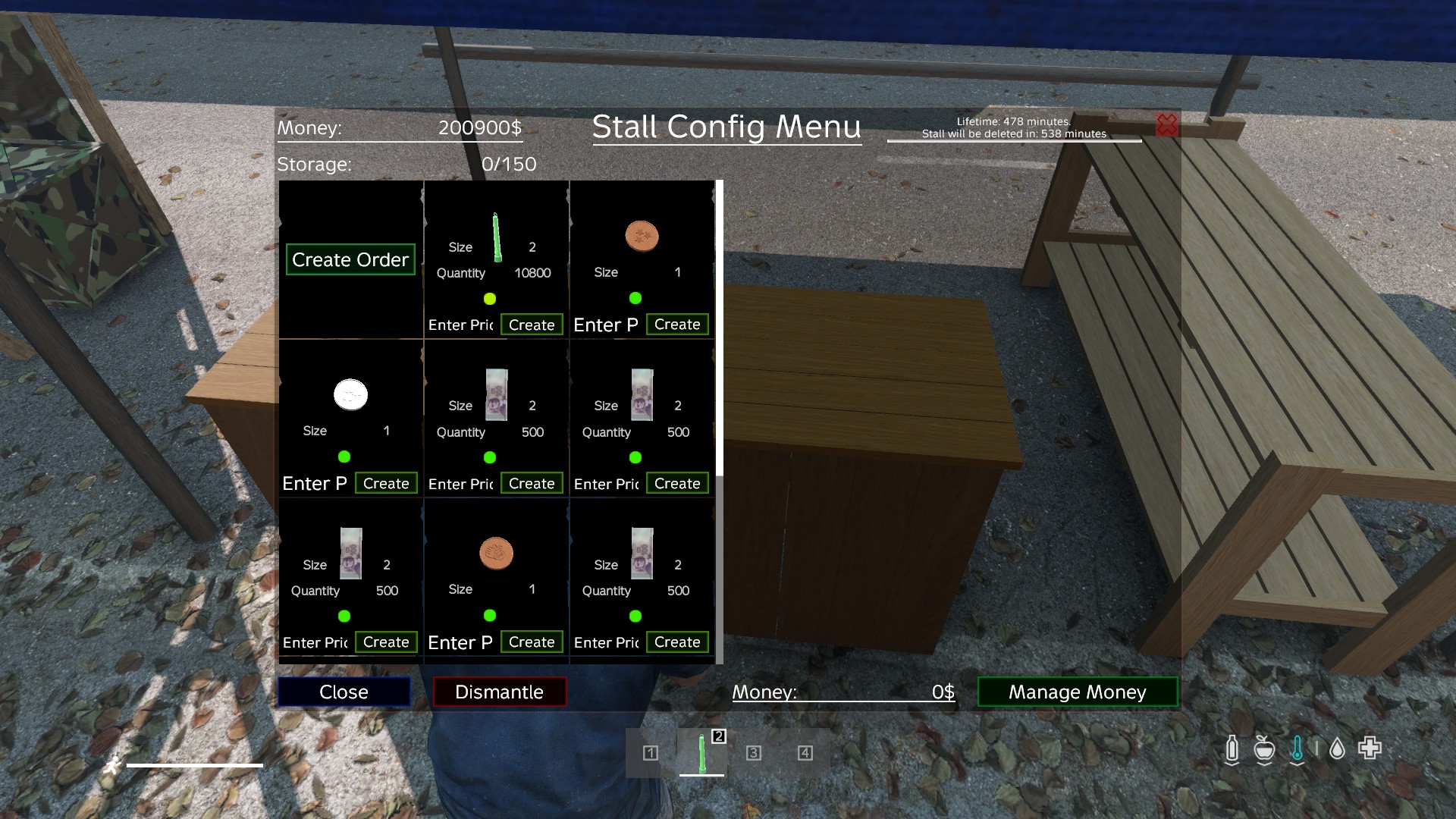Viewport: 1456px width, 819px height.
Task: Click the item list scrollbar
Action: tap(719, 328)
